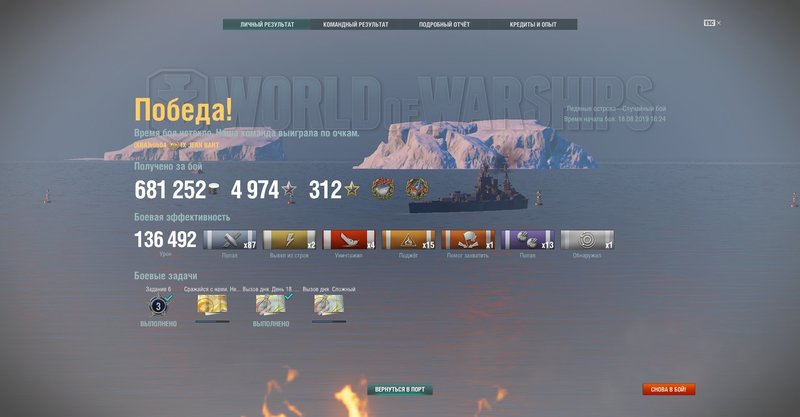This screenshot has height=417, width=800.
Task: Show the Подробный отчёт tab
Action: 444,24
